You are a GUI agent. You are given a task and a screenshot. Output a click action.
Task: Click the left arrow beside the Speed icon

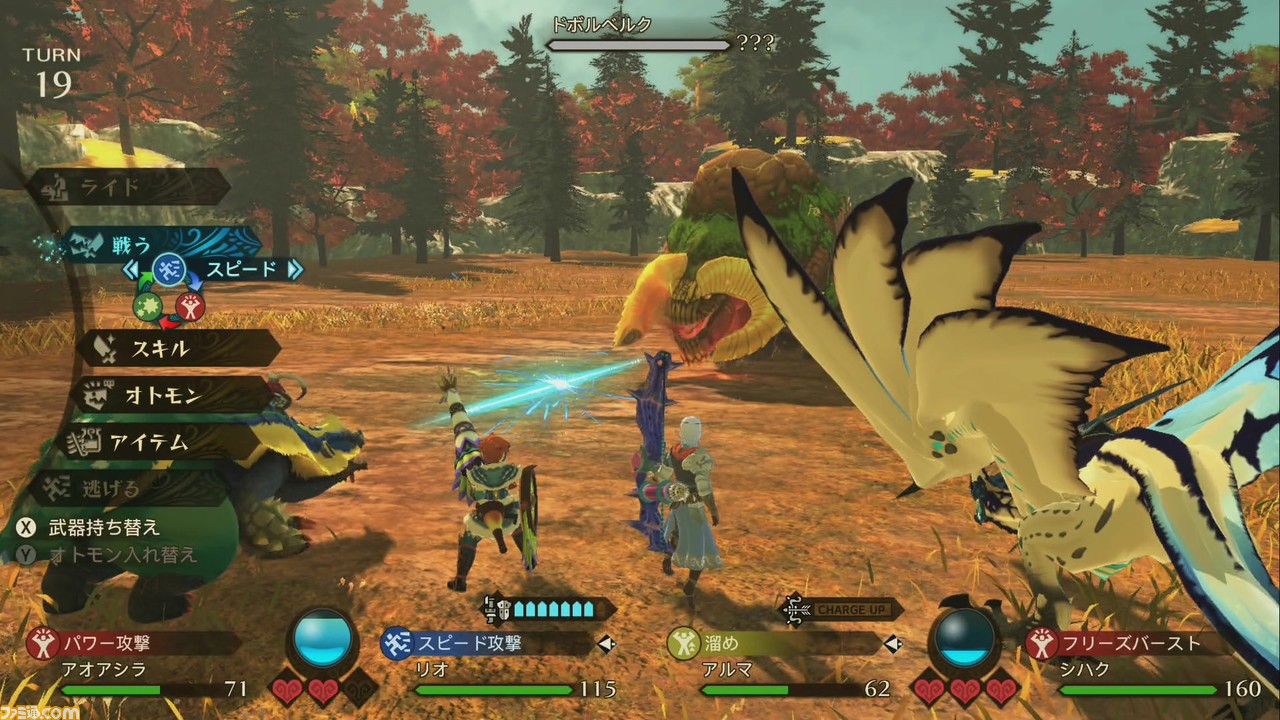coord(130,269)
